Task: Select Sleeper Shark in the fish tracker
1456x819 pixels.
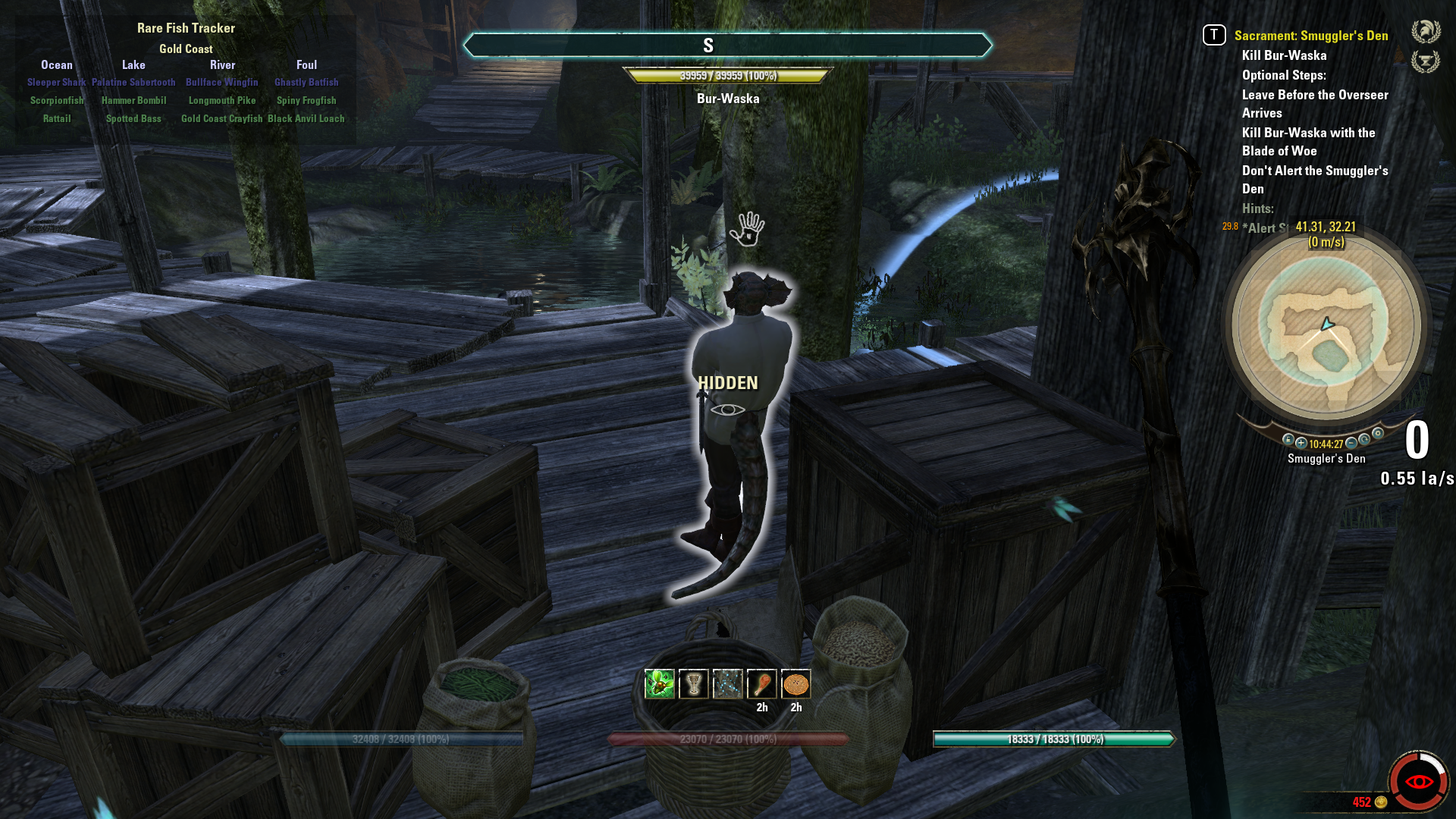Action: (57, 82)
